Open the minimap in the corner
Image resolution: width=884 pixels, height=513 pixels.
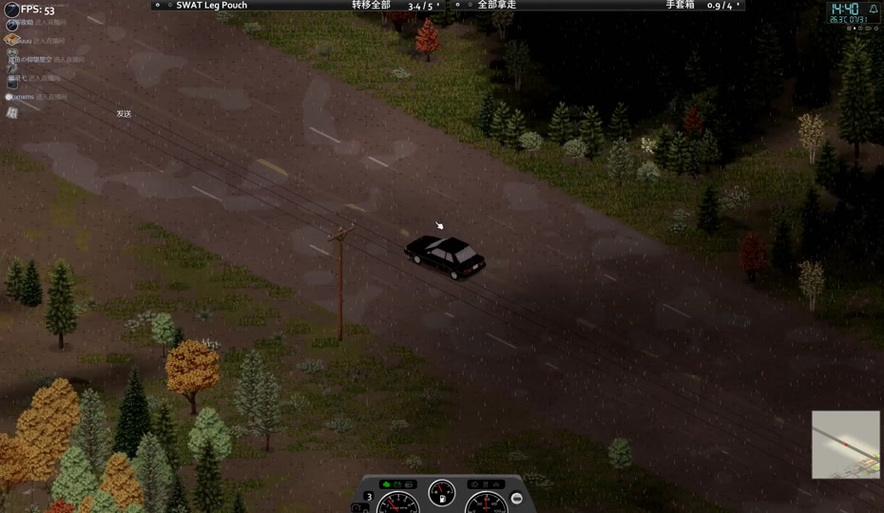pos(845,444)
